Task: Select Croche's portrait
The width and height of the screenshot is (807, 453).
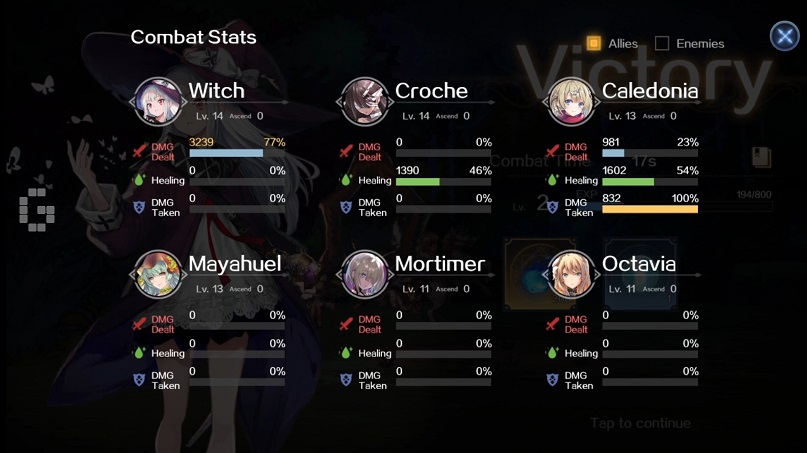Action: click(x=365, y=101)
